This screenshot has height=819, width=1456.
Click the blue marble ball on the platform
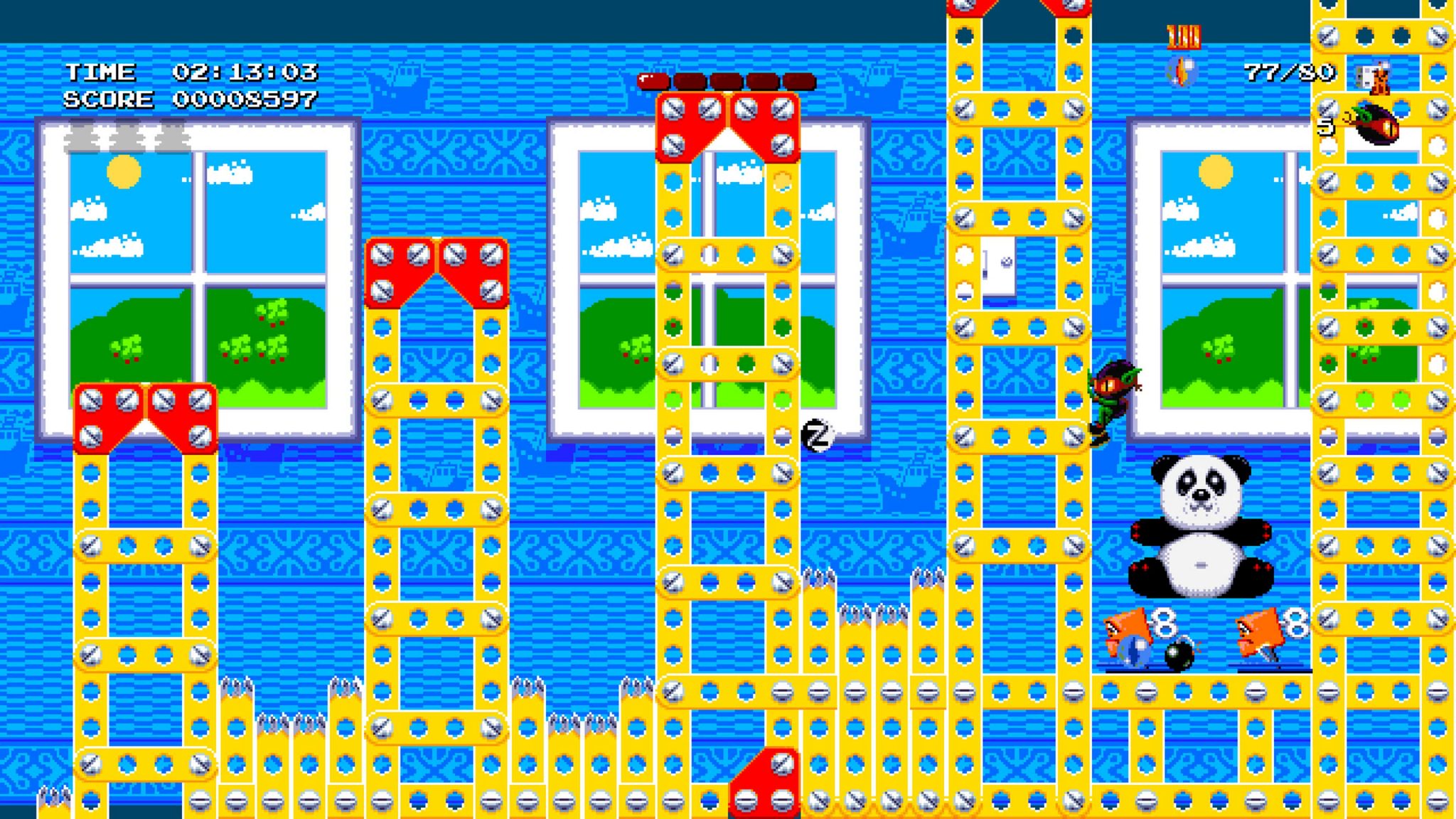tap(1133, 651)
